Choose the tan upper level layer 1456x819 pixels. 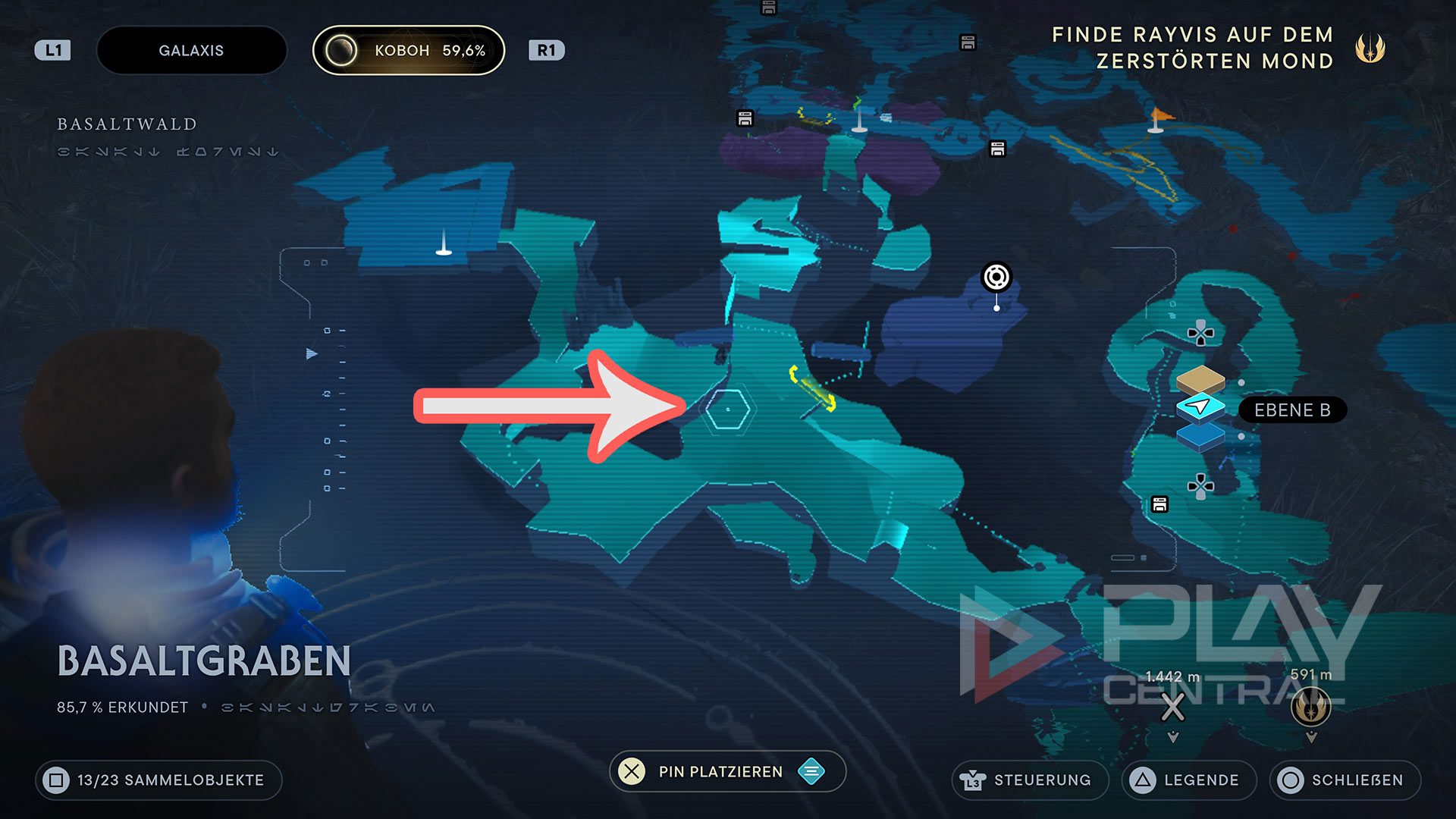pyautogui.click(x=1200, y=378)
